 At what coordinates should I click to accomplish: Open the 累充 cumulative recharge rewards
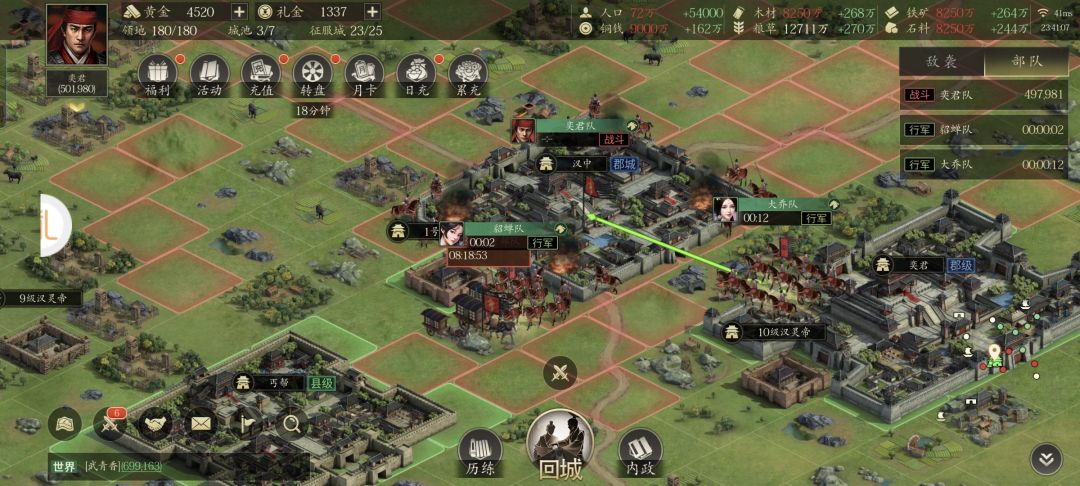point(467,72)
